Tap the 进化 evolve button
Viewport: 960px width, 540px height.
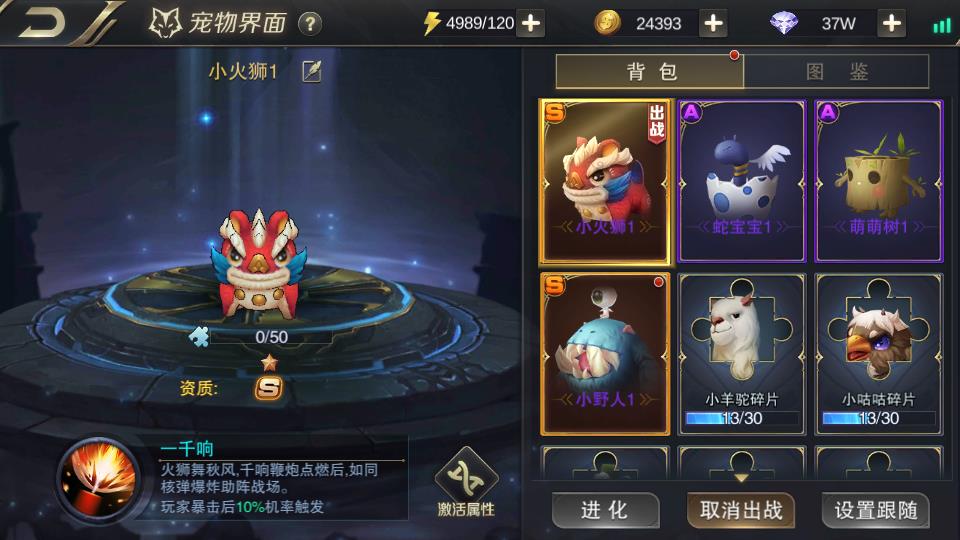[604, 510]
